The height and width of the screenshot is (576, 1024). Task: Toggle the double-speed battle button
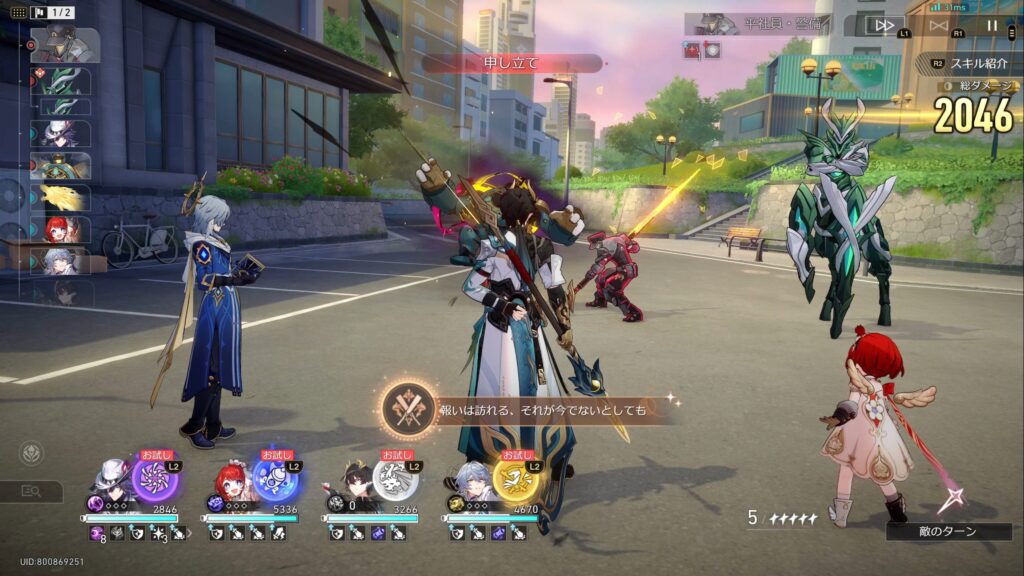882,25
